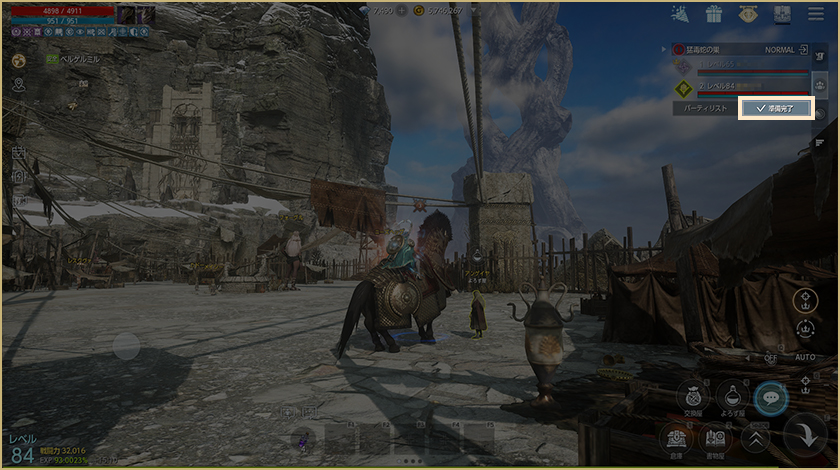Tap the large curved arrow dodge button
Image resolution: width=840 pixels, height=470 pixels.
tap(805, 435)
